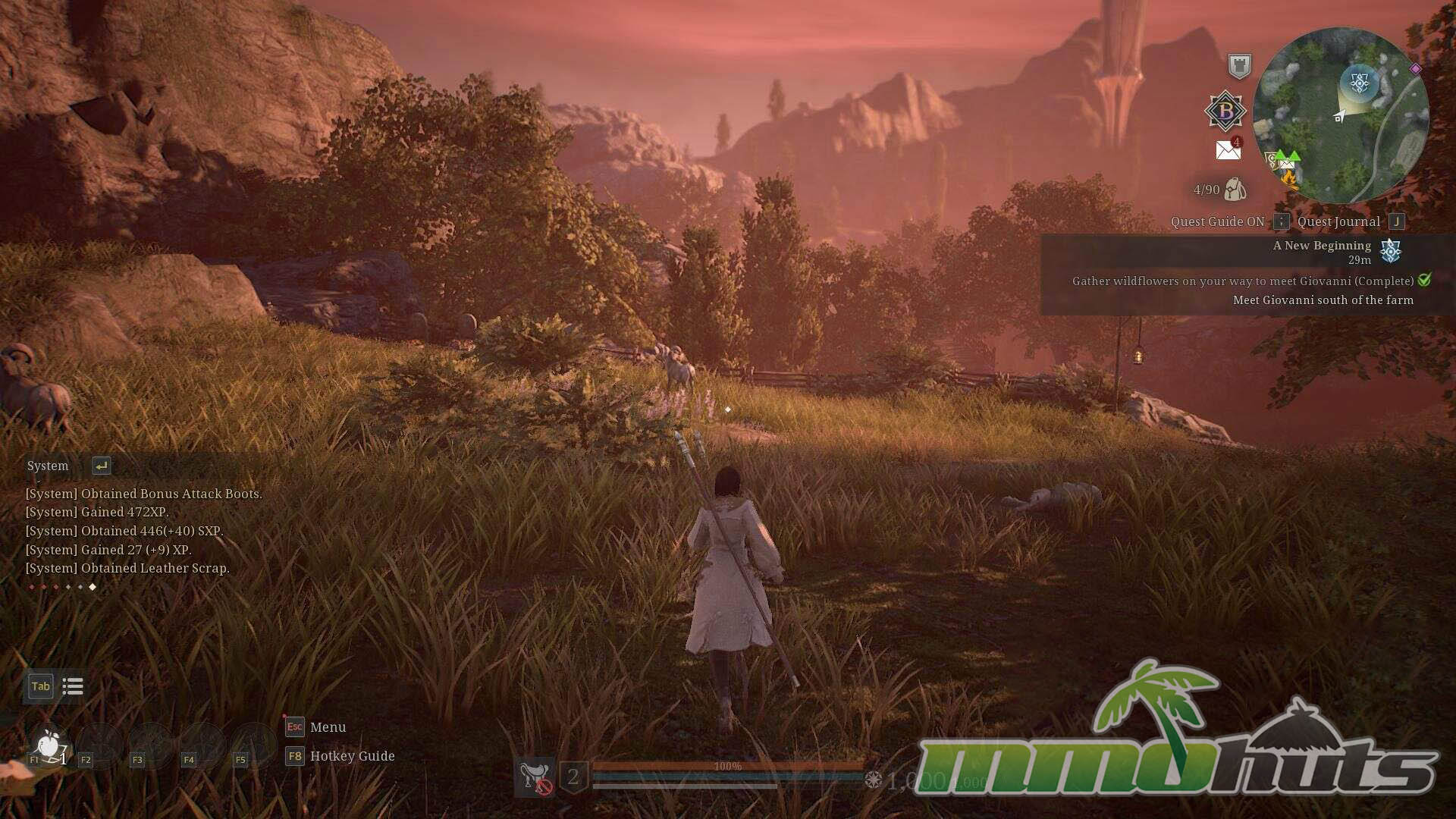The image size is (1456, 819).
Task: Open the list menu icon beside Tab
Action: (73, 686)
